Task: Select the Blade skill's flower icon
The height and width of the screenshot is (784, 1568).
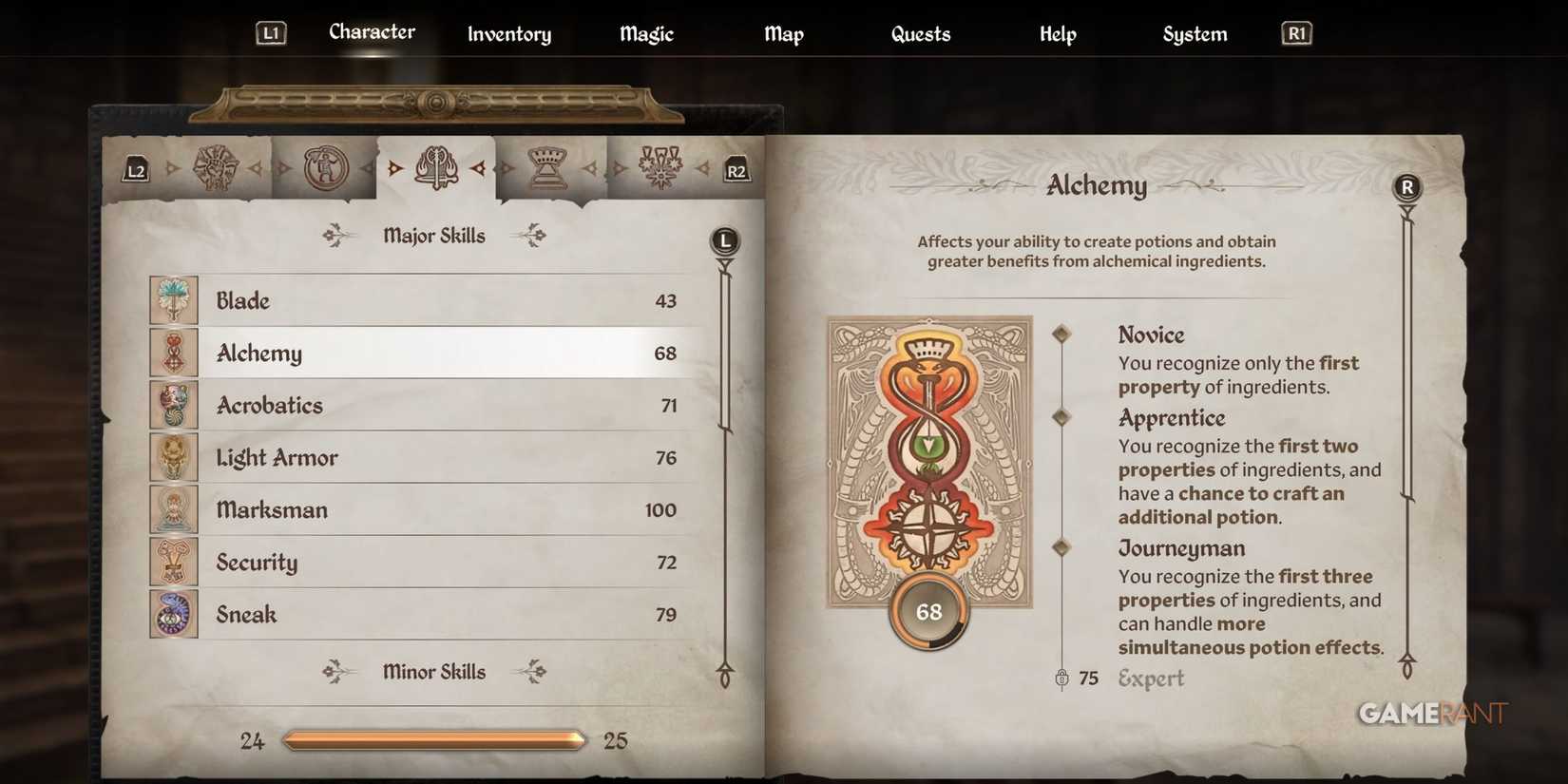Action: pos(174,299)
